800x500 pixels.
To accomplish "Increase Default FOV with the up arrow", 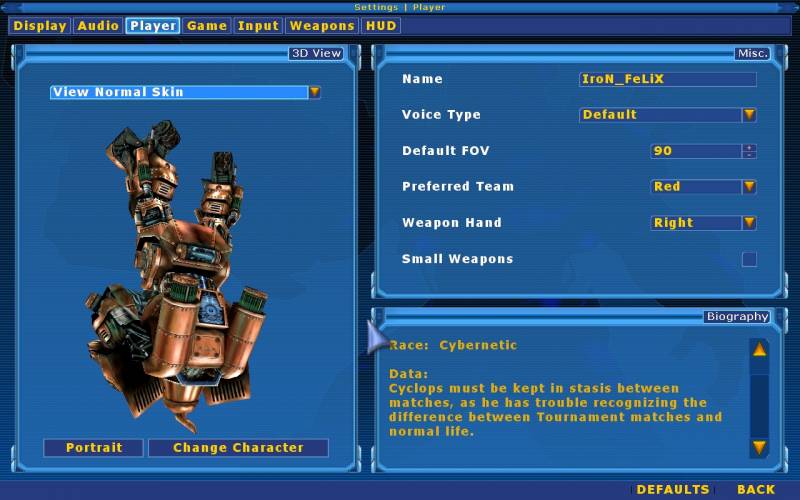I will coord(749,147).
